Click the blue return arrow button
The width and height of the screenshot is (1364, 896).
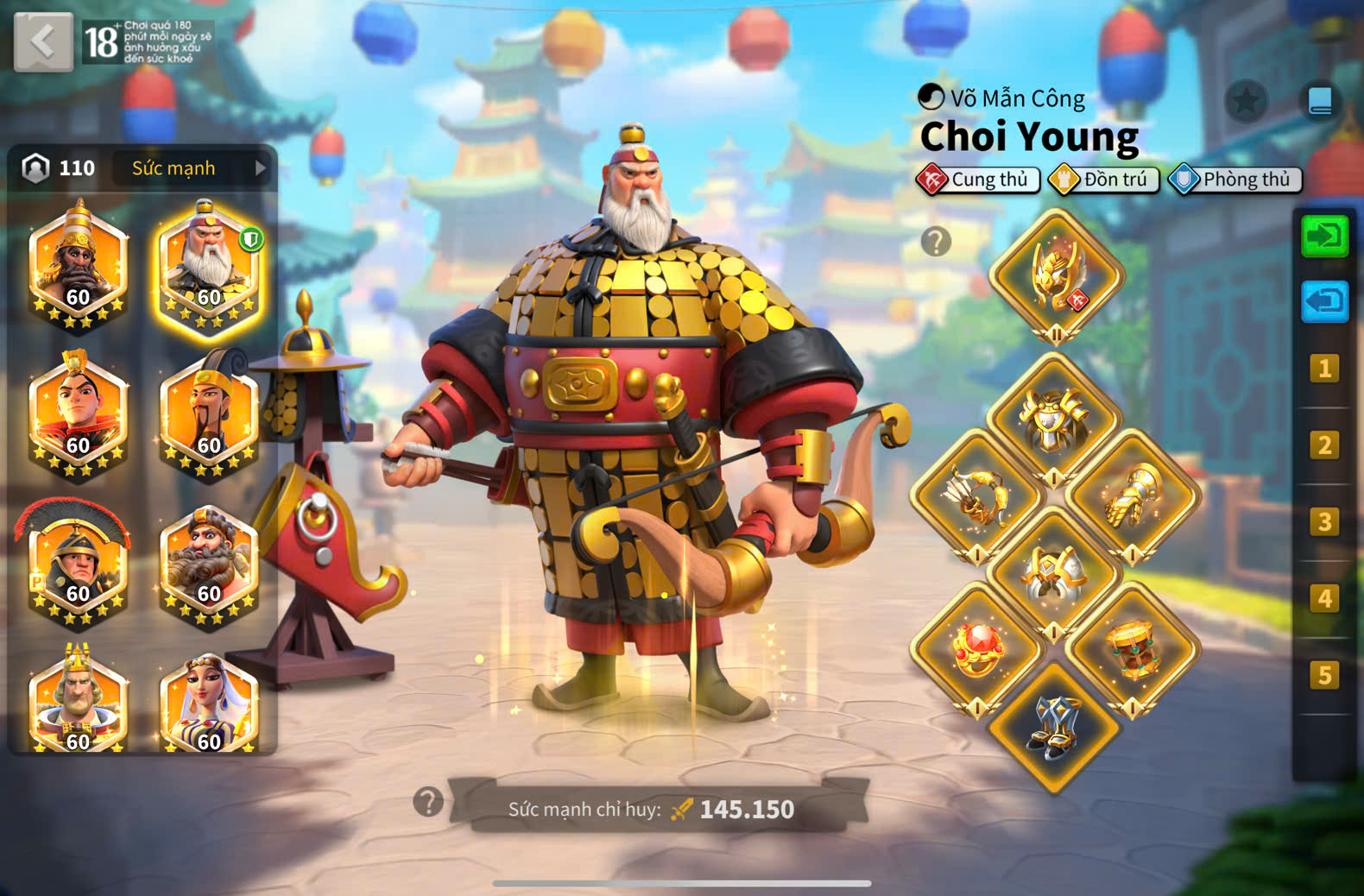(1324, 302)
